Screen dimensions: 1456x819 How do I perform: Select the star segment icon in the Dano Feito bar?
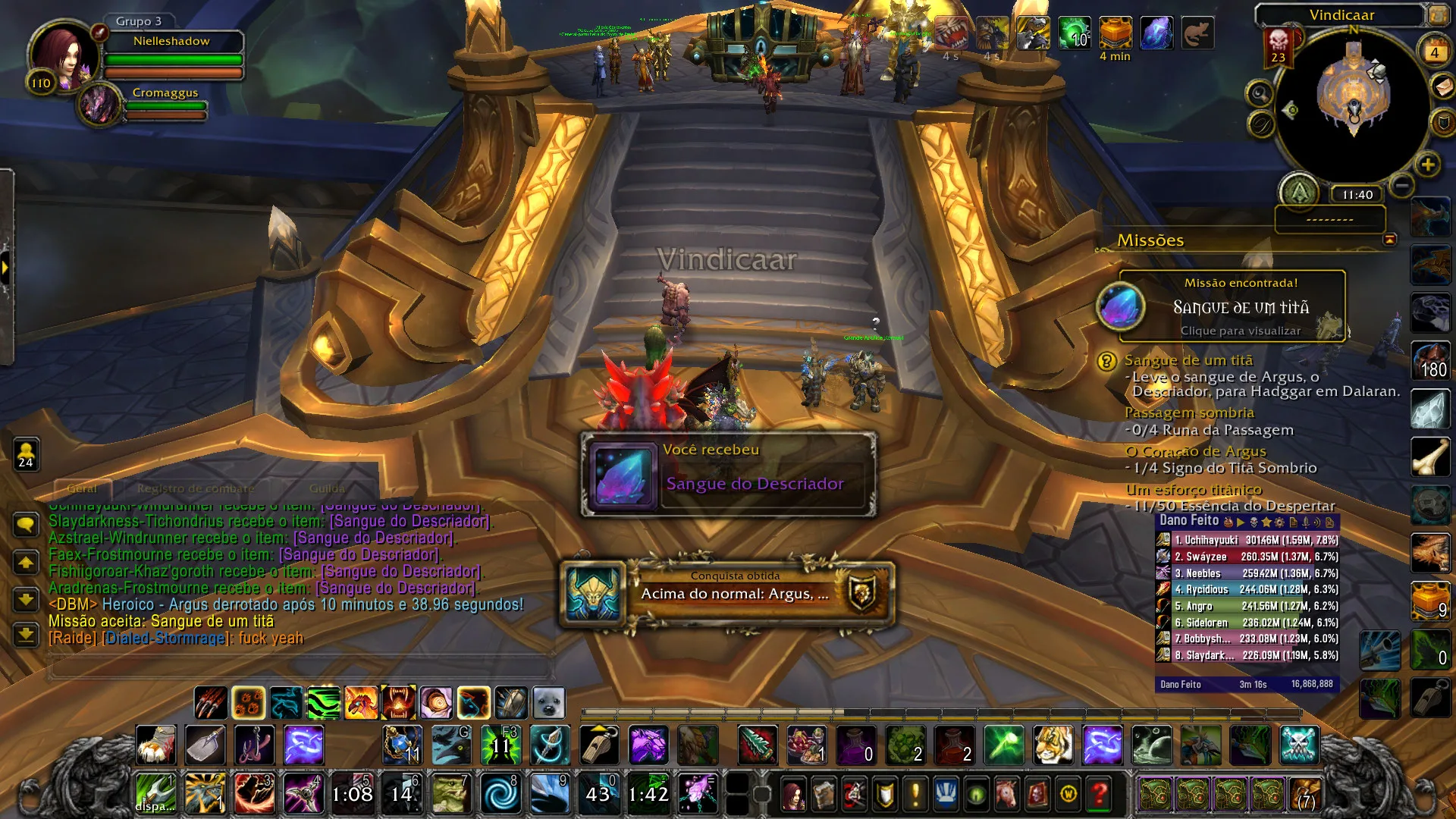(x=1267, y=522)
